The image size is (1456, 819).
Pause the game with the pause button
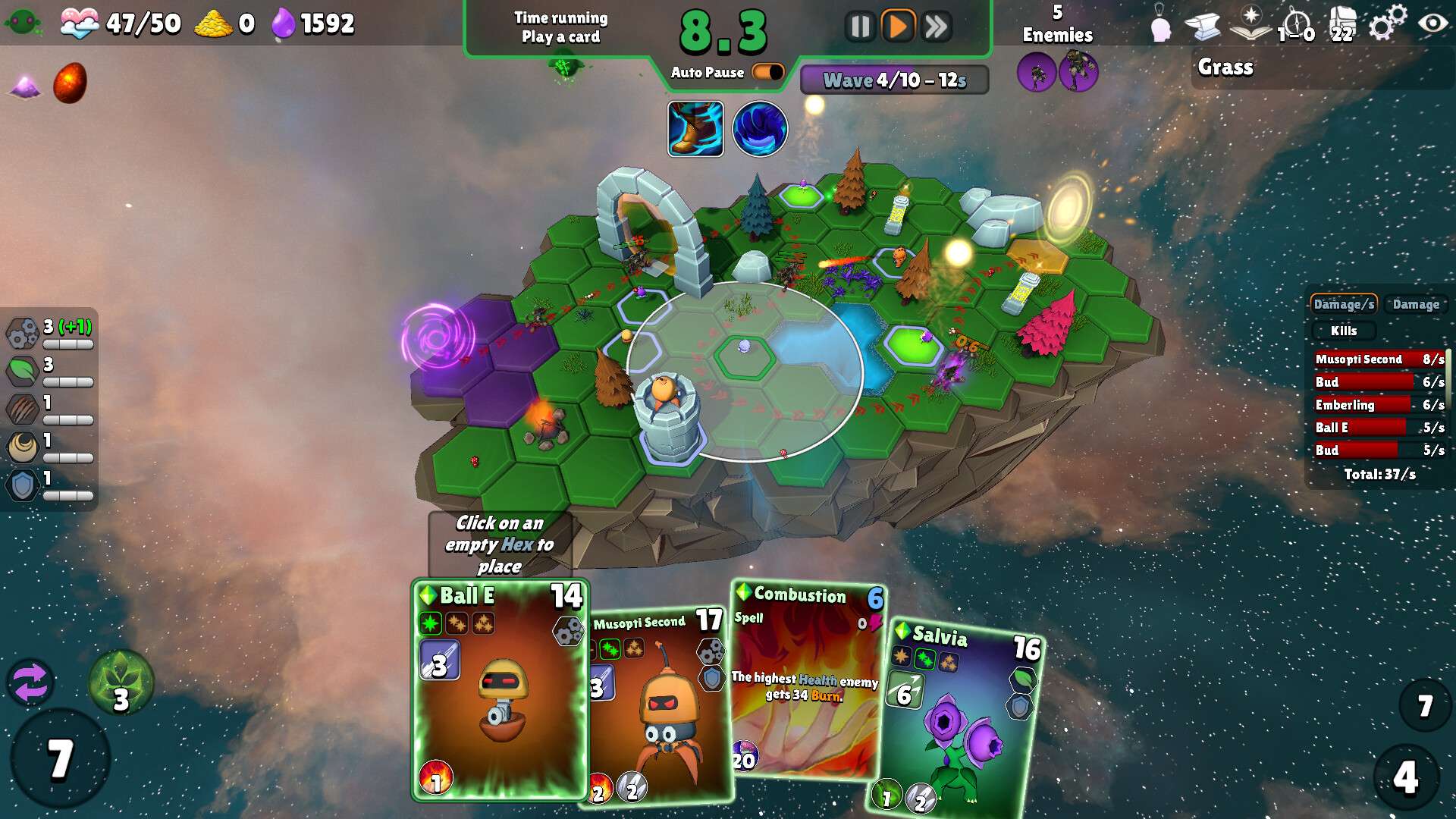pos(860,27)
